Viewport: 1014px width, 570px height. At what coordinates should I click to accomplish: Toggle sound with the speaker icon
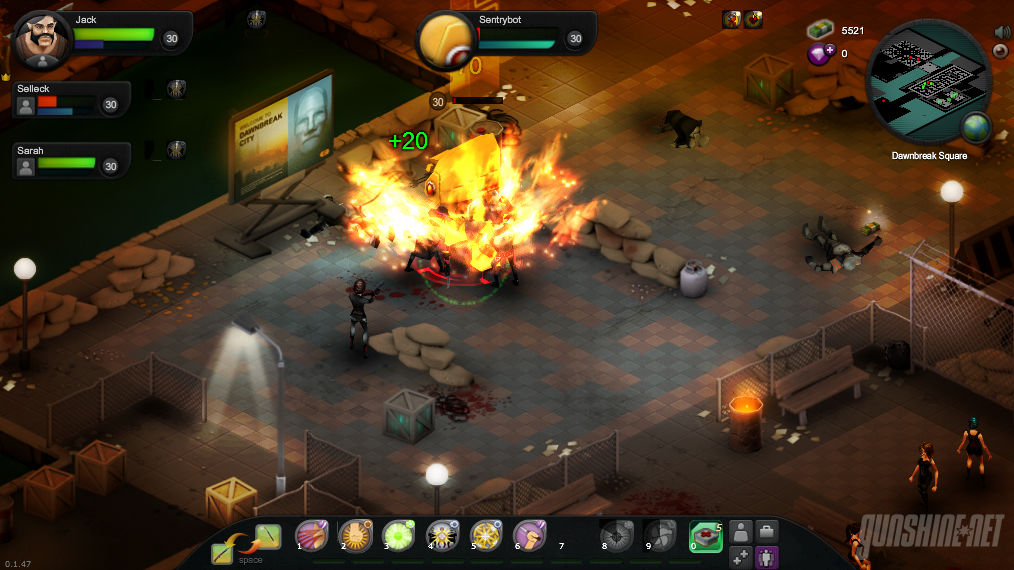coord(1001,32)
